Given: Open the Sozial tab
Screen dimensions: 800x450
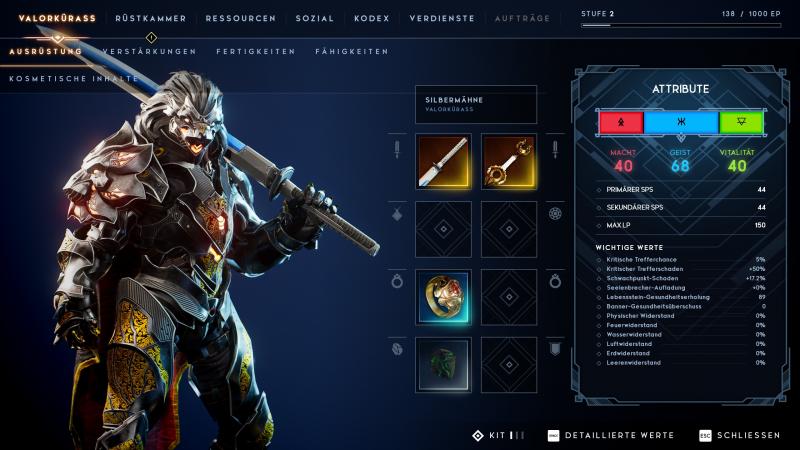Looking at the screenshot, I should pos(314,18).
